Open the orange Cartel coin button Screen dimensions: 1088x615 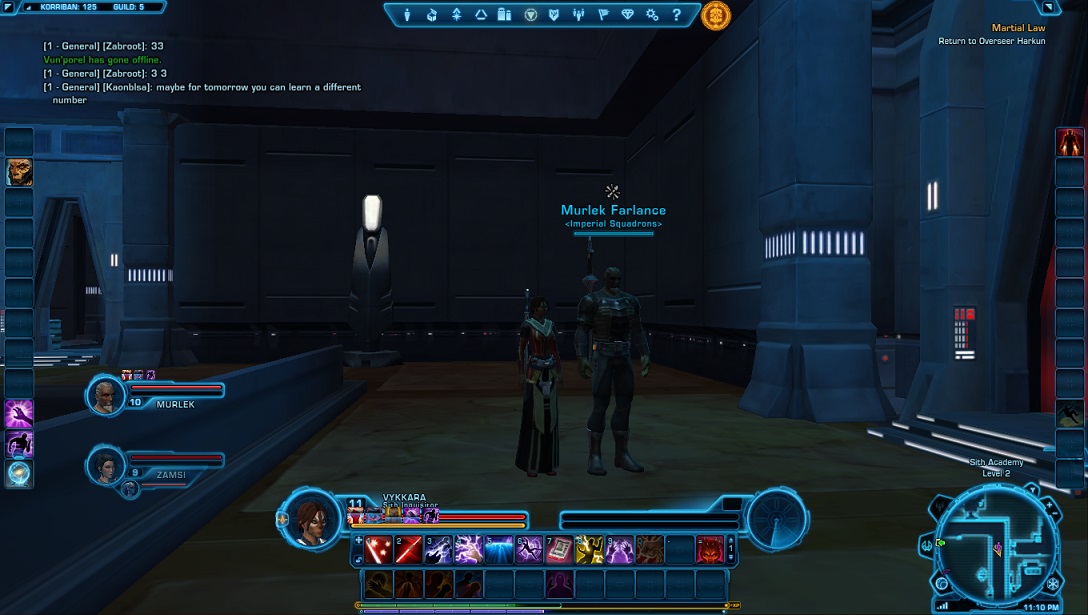pyautogui.click(x=715, y=15)
